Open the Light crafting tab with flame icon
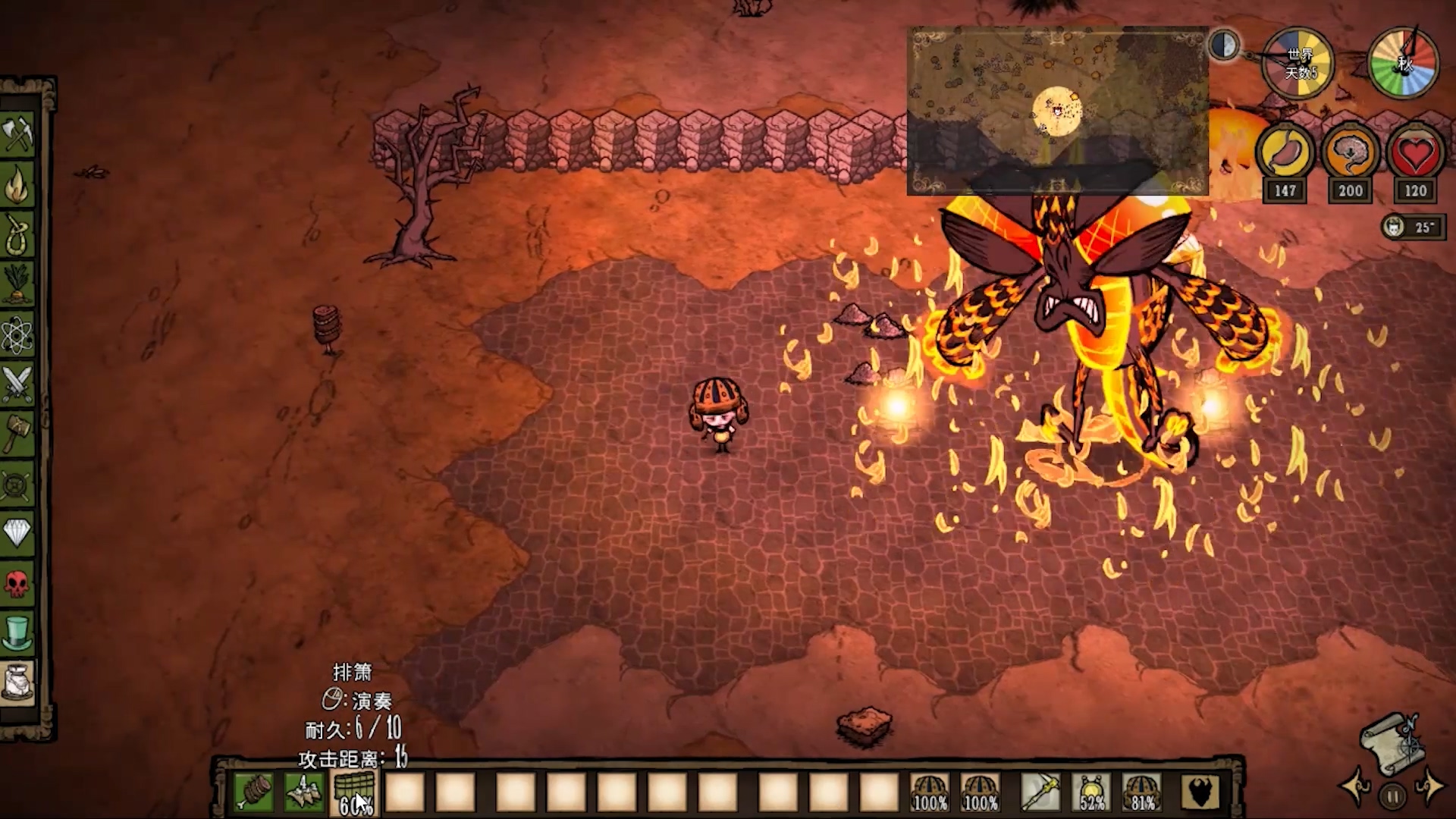Viewport: 1456px width, 819px height. (17, 185)
